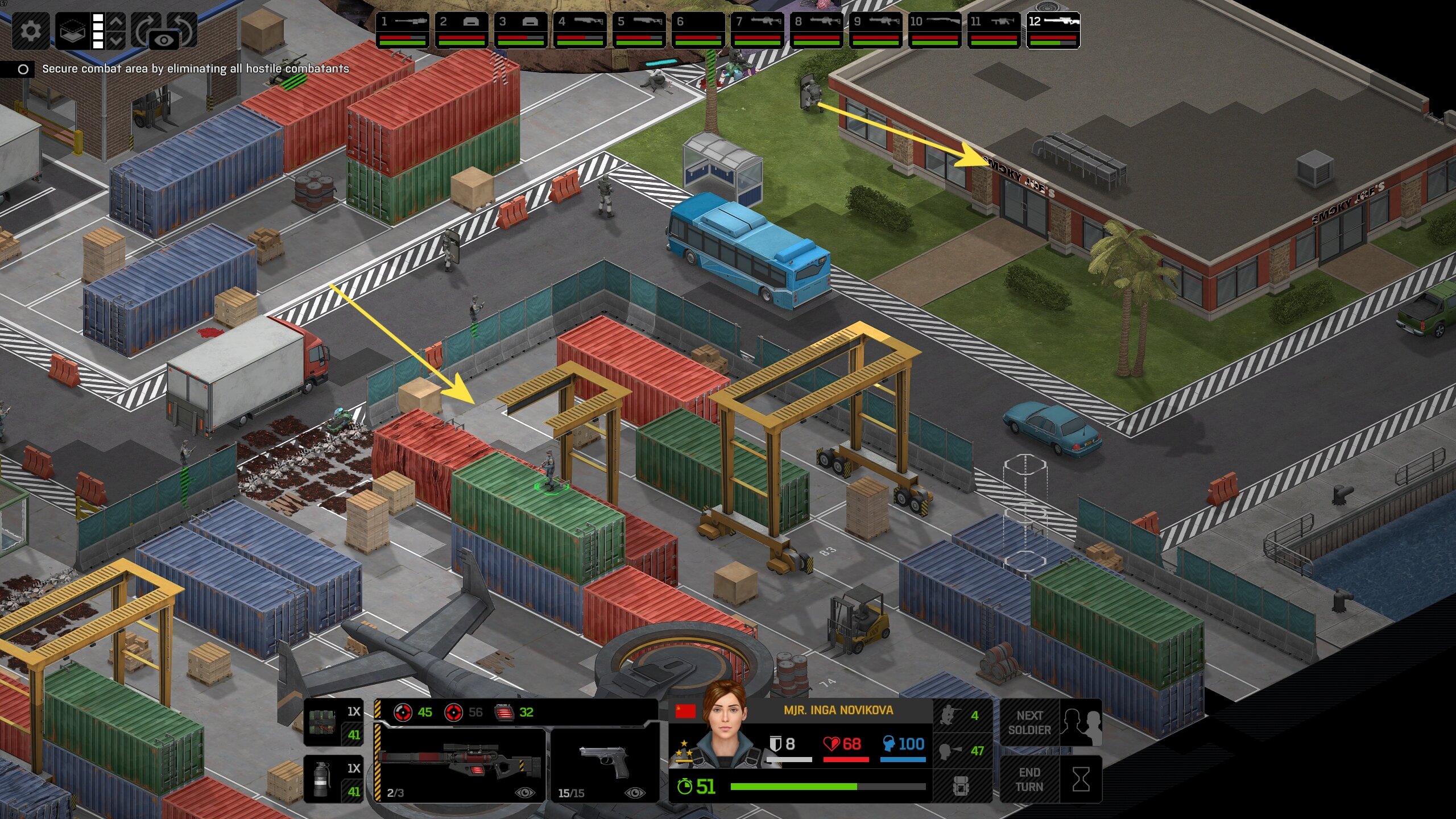This screenshot has width=1456, height=819.
Task: Choose the 45 TU fire mode
Action: pyautogui.click(x=414, y=712)
